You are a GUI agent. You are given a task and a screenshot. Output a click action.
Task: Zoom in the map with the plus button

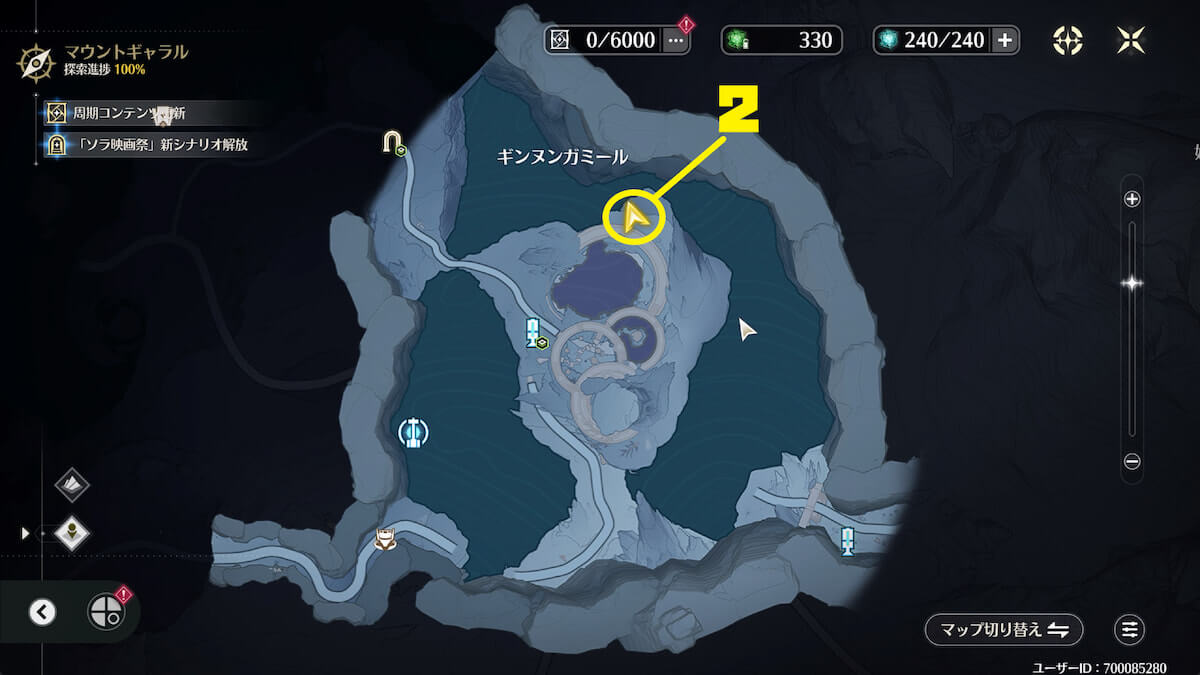(x=1132, y=199)
